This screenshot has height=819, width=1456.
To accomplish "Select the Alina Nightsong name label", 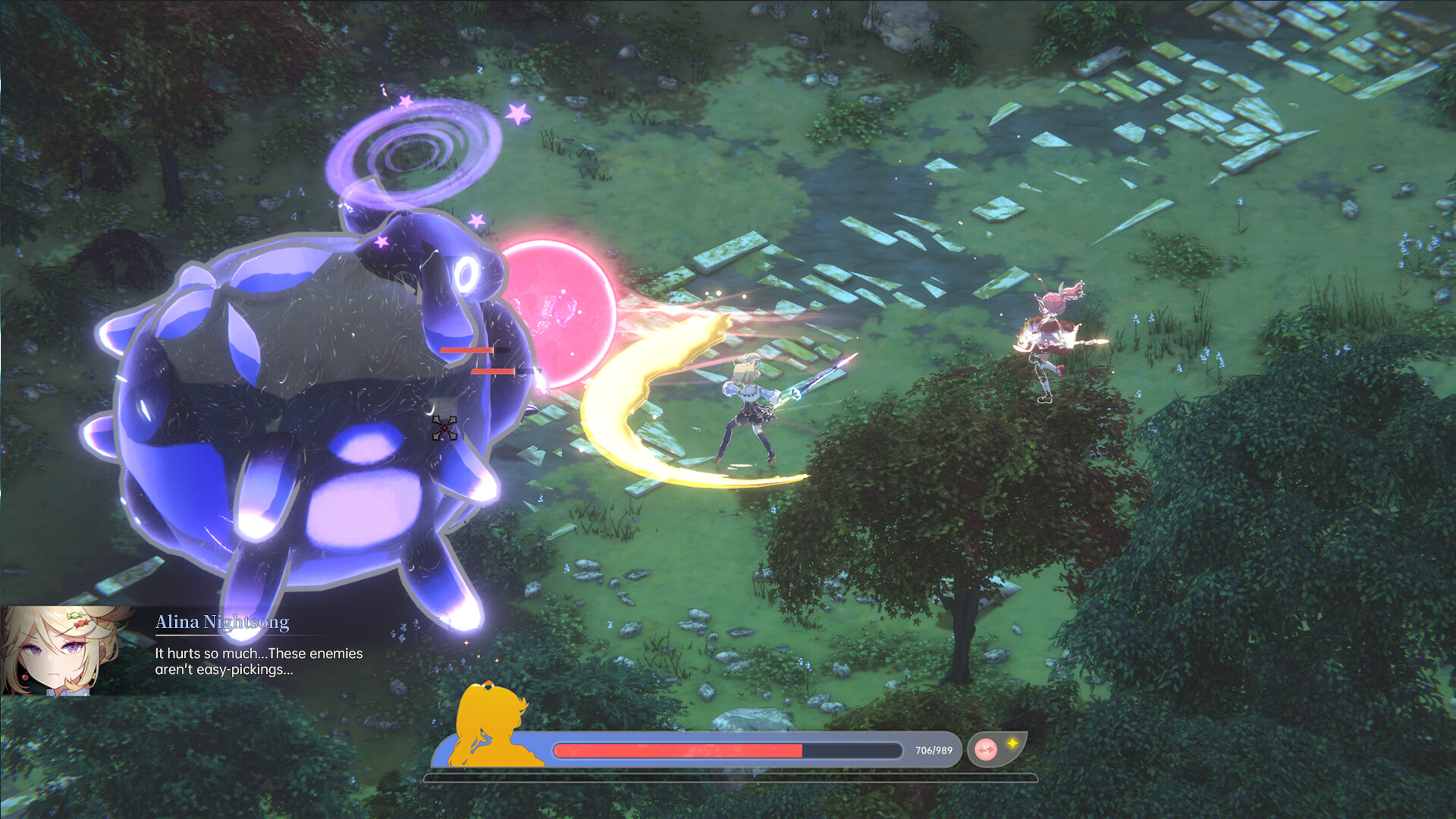I will [222, 622].
